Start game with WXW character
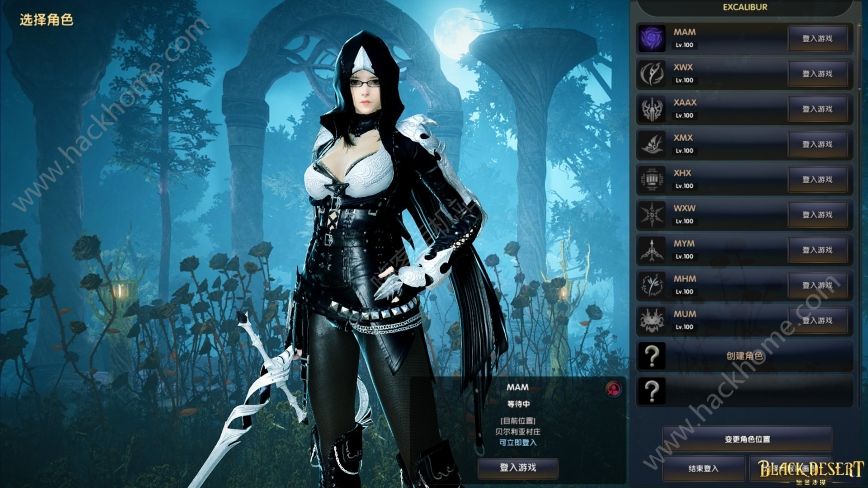868x488 pixels. [818, 214]
